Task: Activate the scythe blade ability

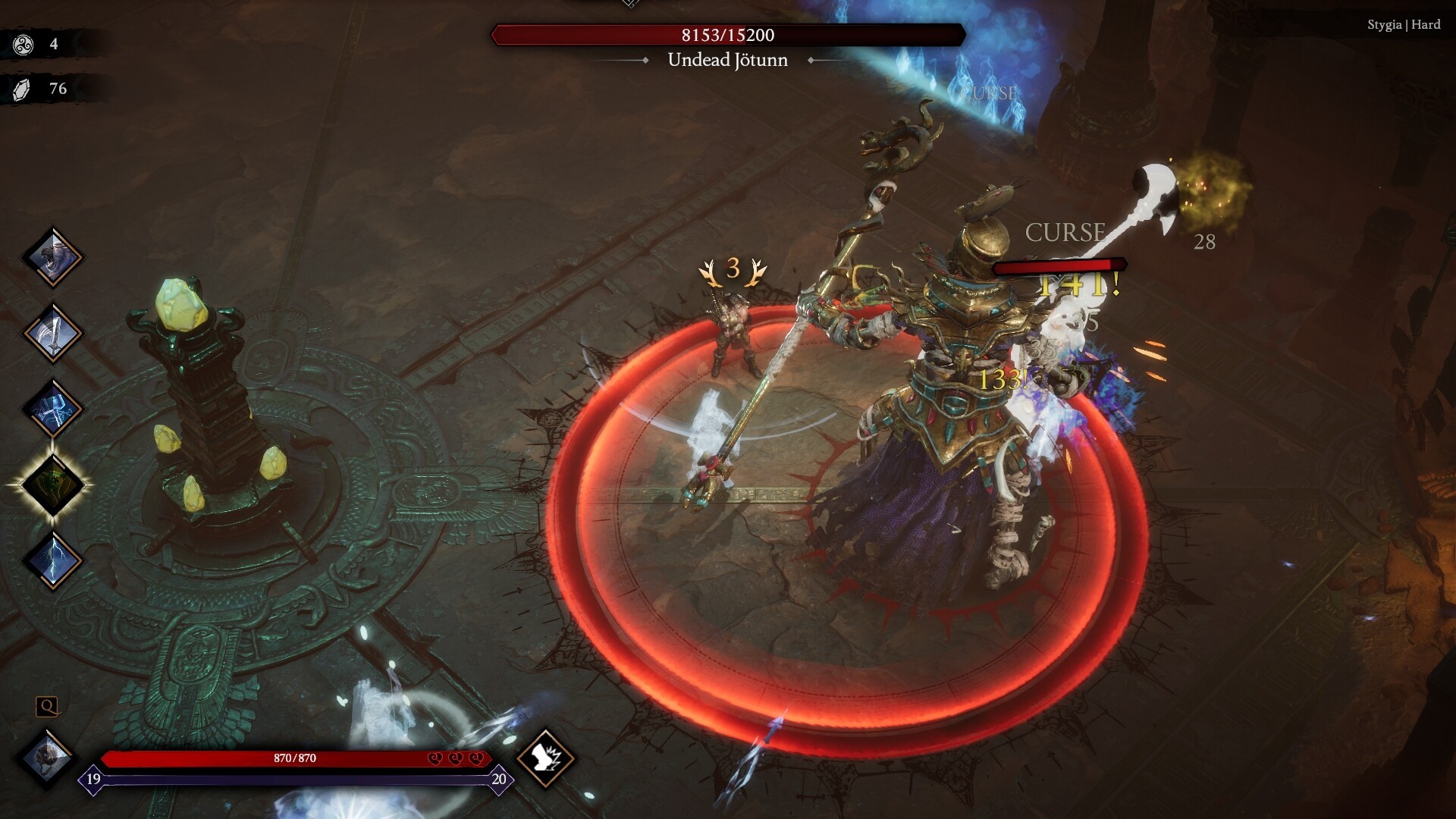Action: (x=53, y=331)
